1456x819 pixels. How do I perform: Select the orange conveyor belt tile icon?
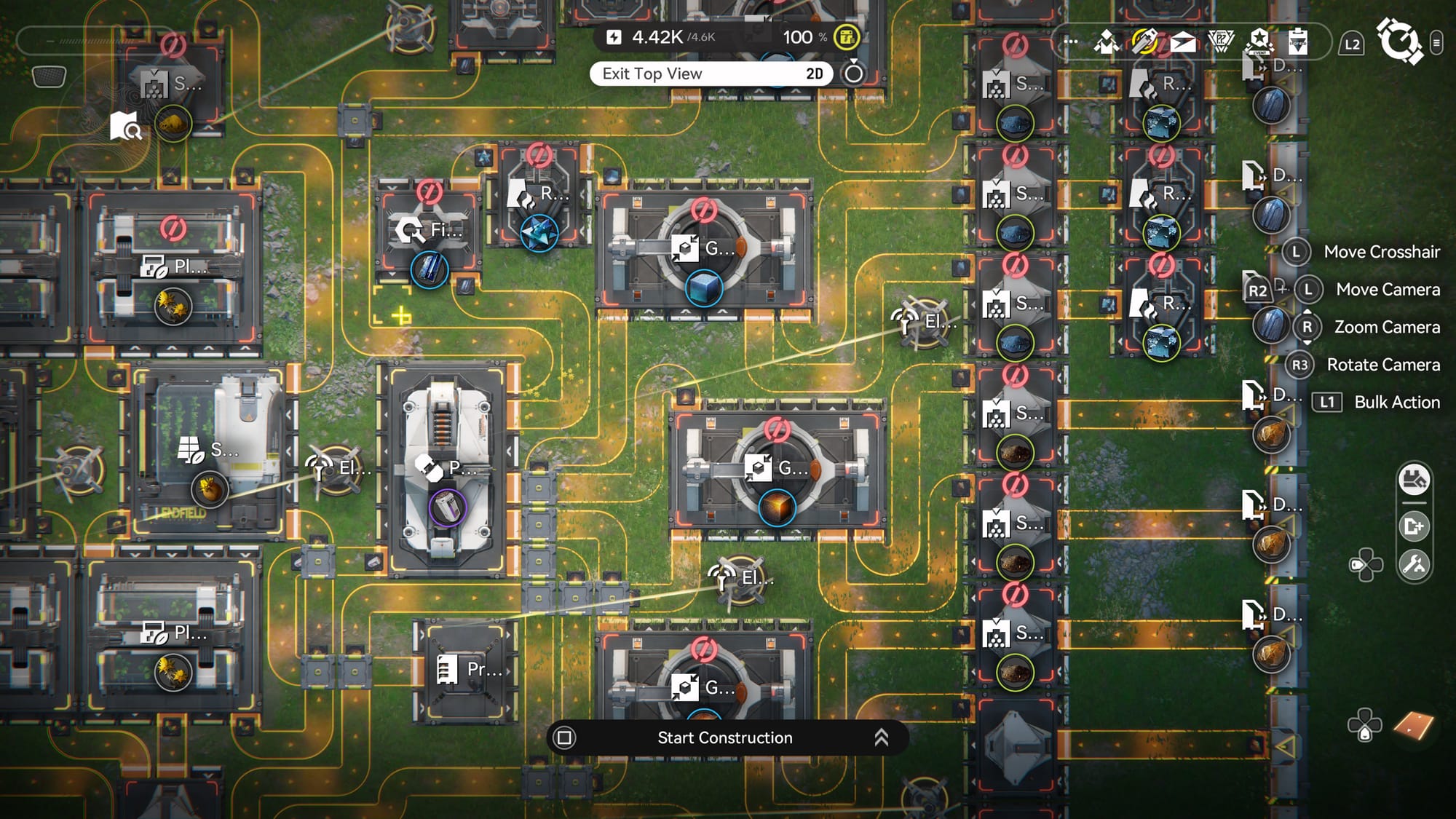point(1413,725)
